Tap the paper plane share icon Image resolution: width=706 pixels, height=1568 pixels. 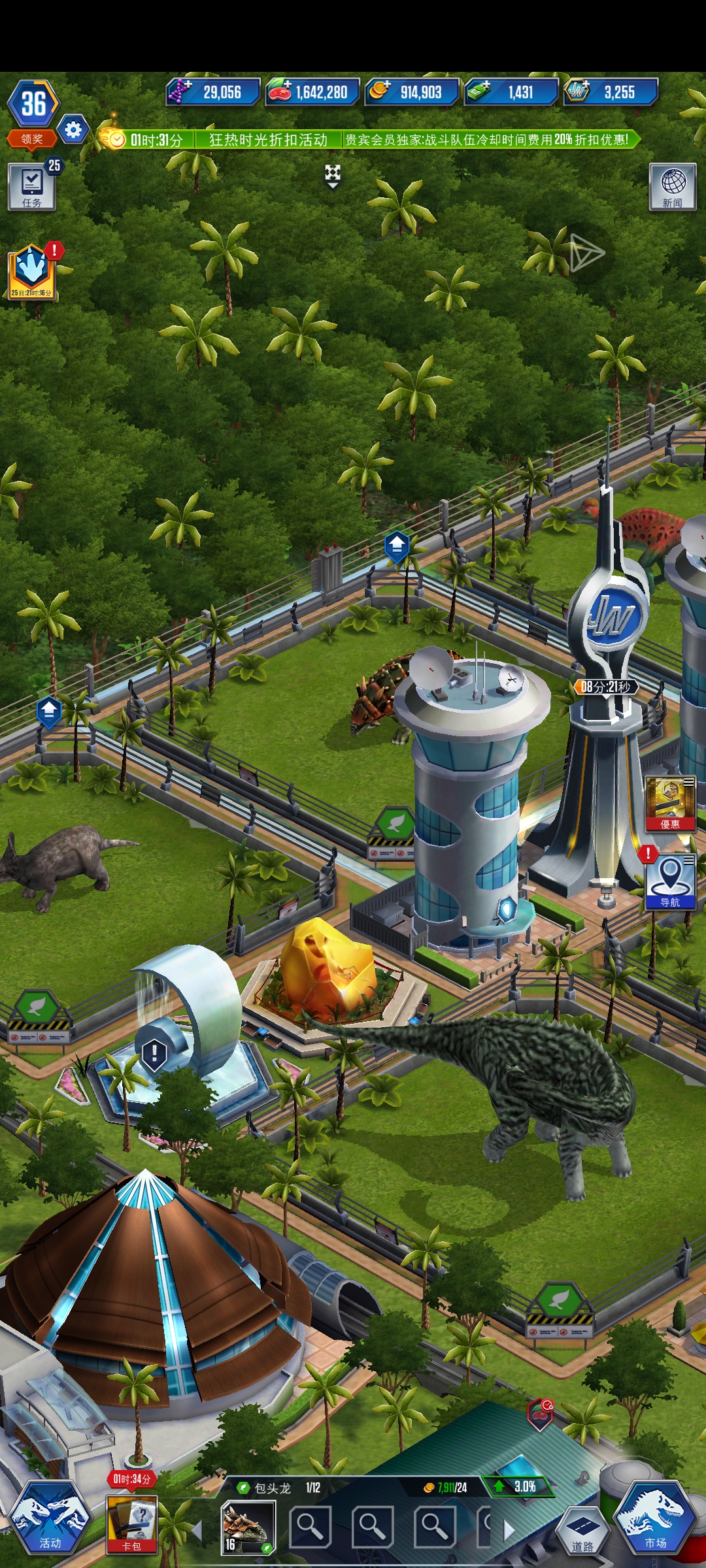[586, 253]
